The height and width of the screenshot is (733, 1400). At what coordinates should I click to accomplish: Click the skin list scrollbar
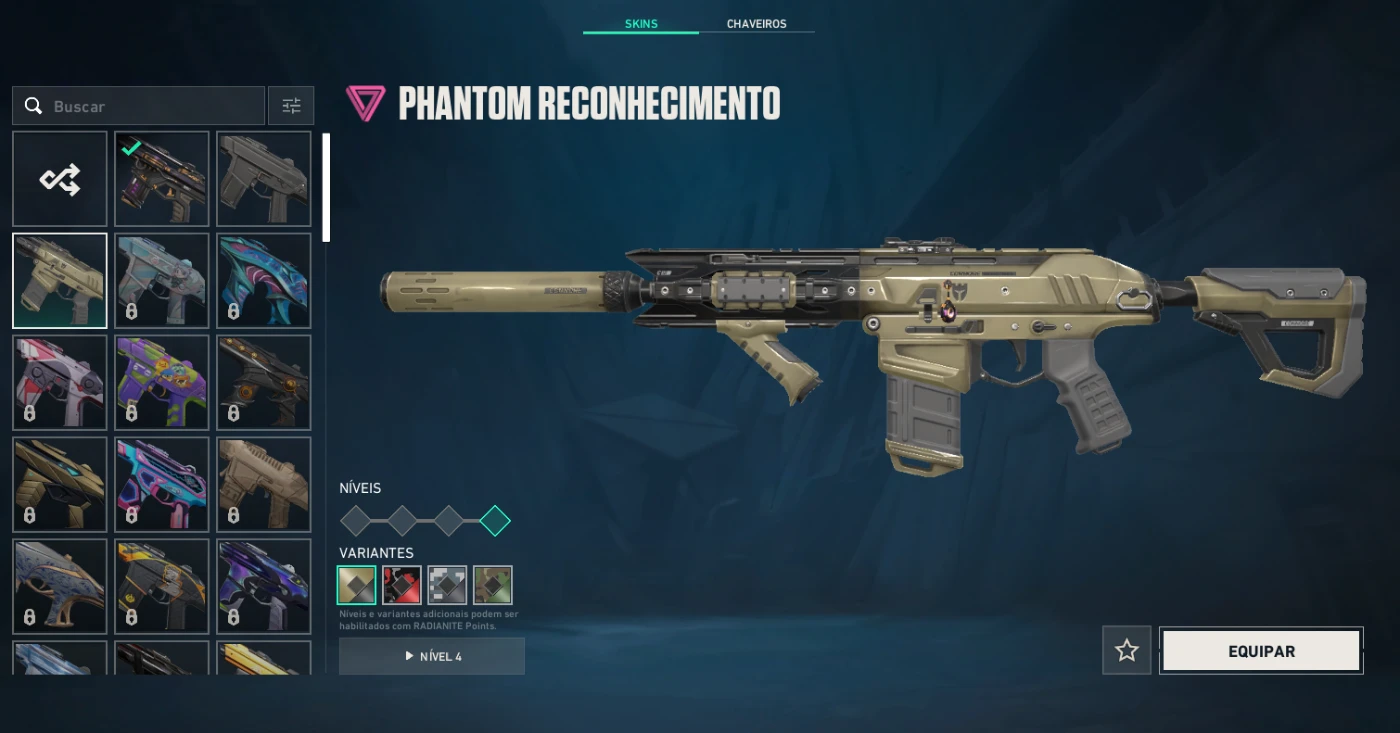point(326,188)
